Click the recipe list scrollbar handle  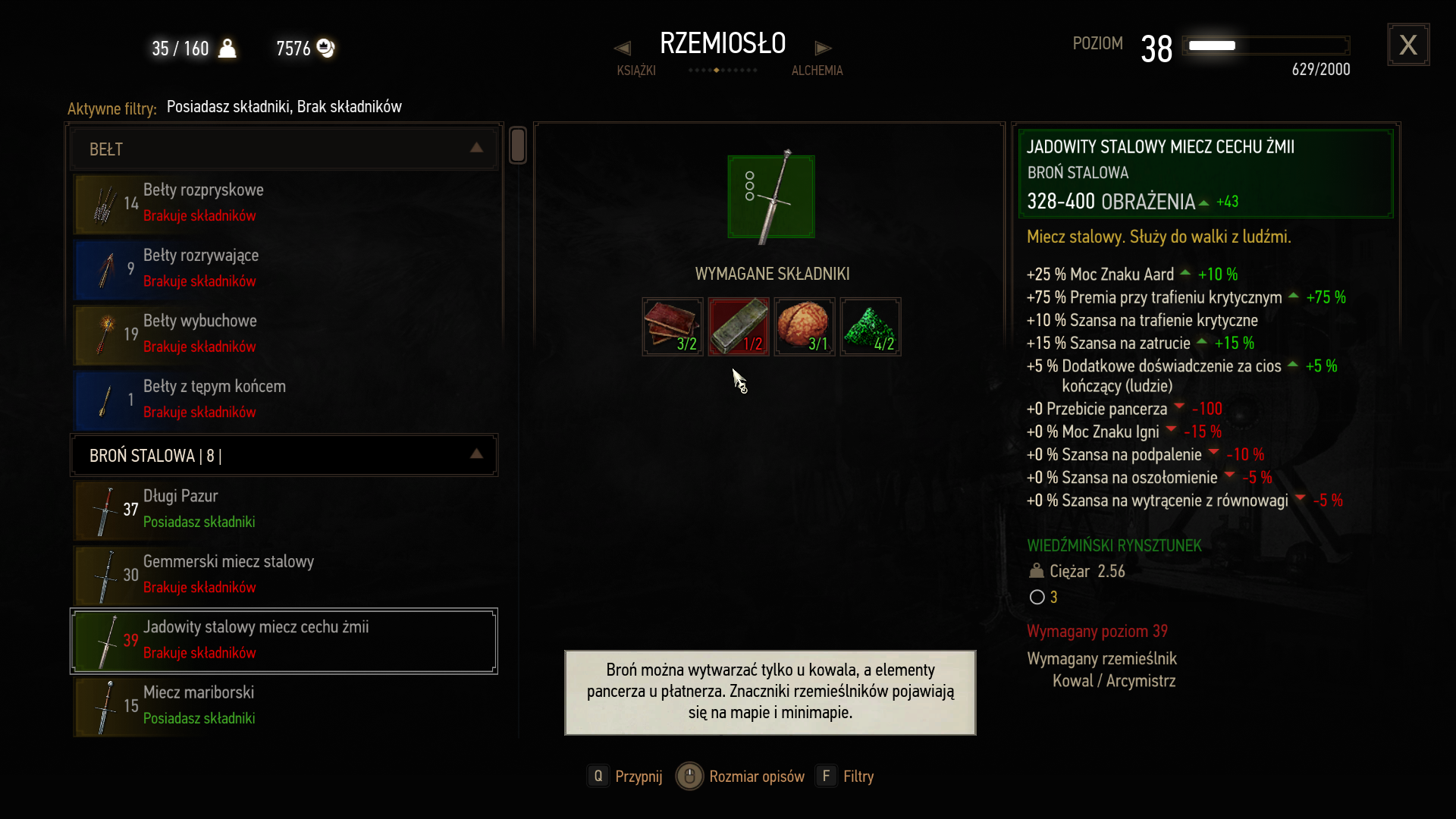(518, 145)
